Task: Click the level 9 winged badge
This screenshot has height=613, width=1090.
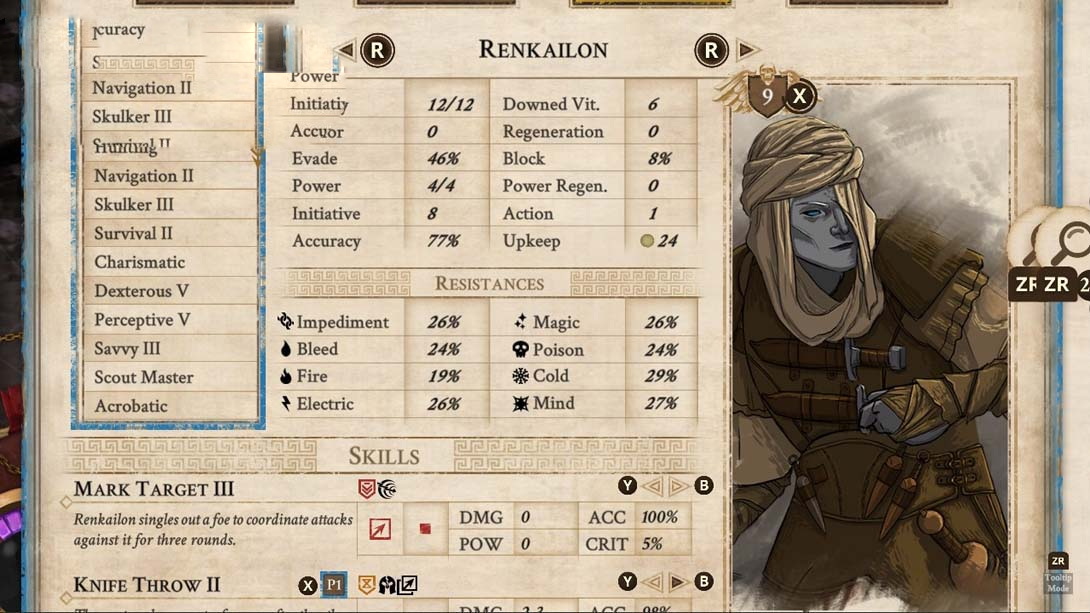Action: click(767, 96)
